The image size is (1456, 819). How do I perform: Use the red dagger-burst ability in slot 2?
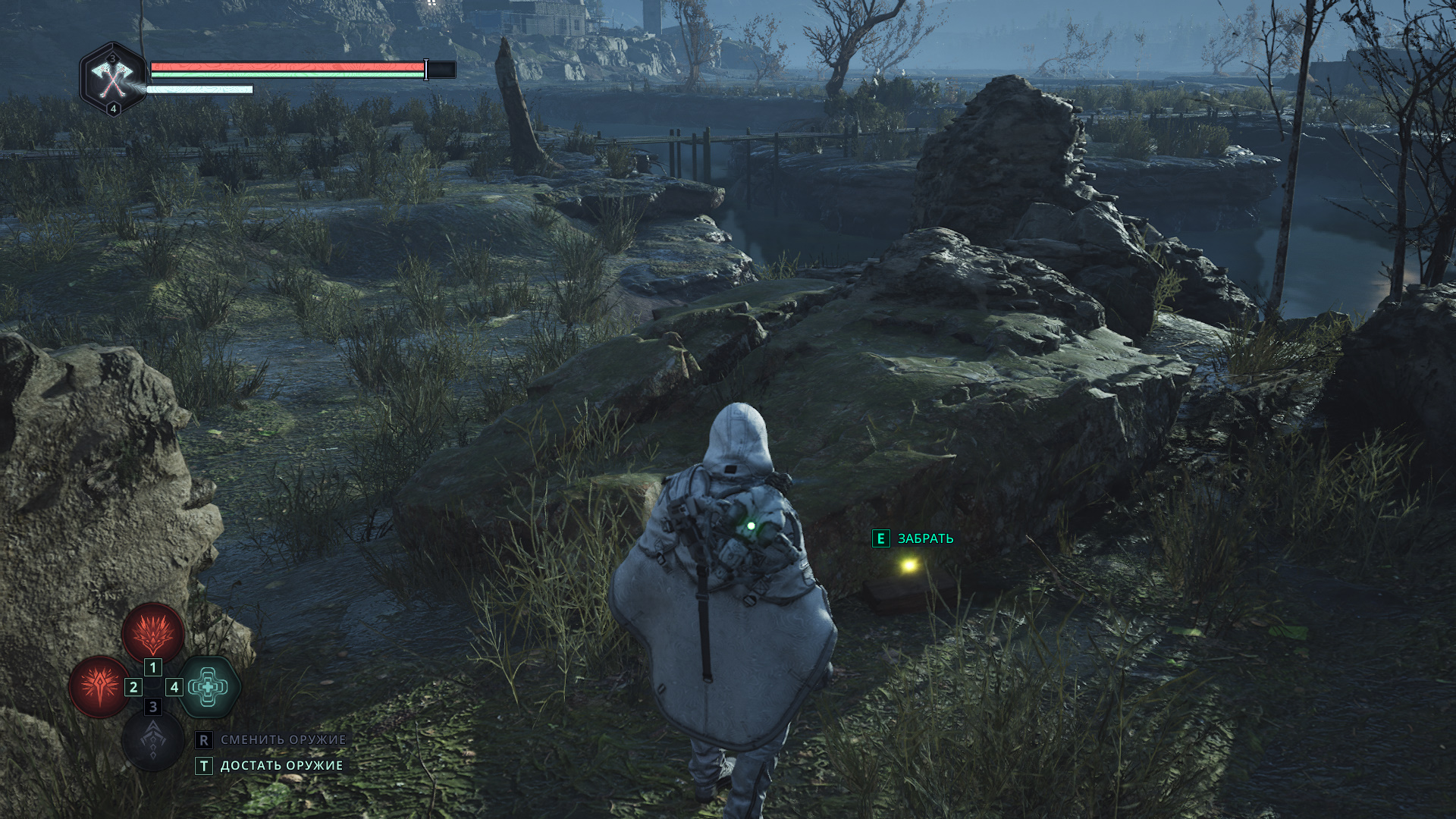point(99,686)
